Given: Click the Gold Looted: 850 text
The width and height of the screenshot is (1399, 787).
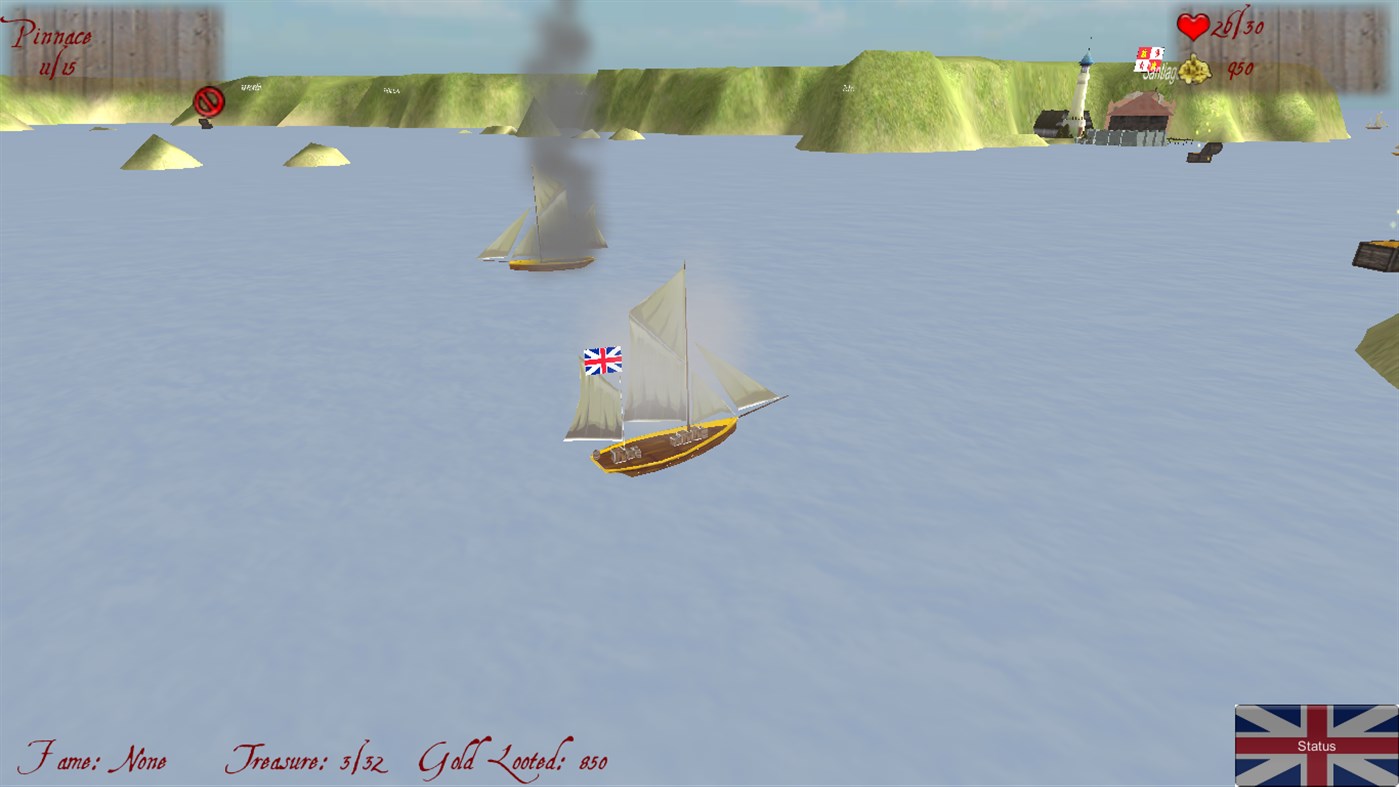Looking at the screenshot, I should [515, 760].
